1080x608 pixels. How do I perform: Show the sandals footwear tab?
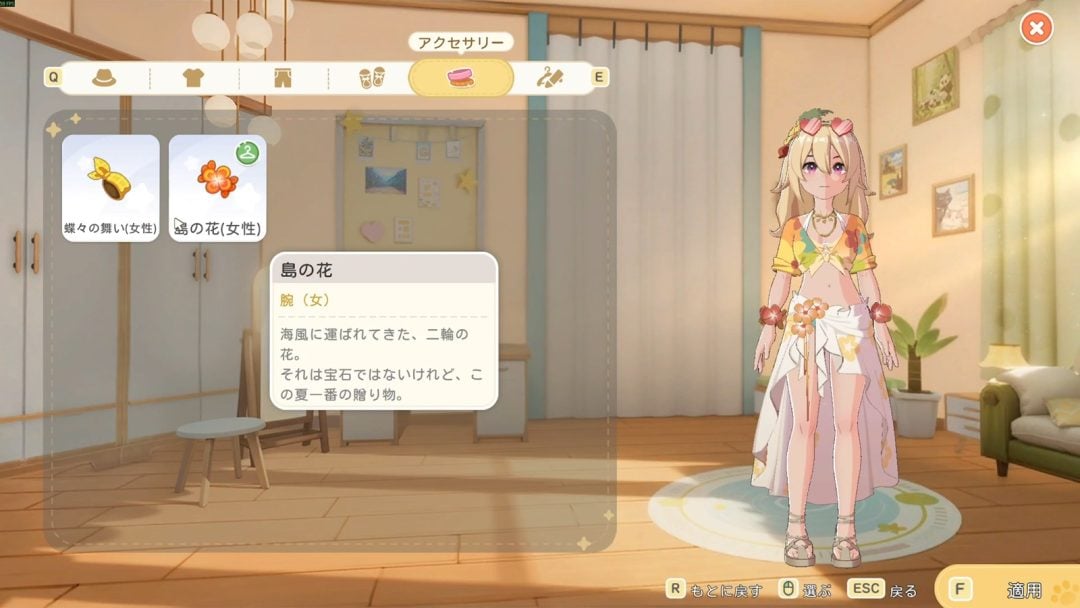click(371, 77)
